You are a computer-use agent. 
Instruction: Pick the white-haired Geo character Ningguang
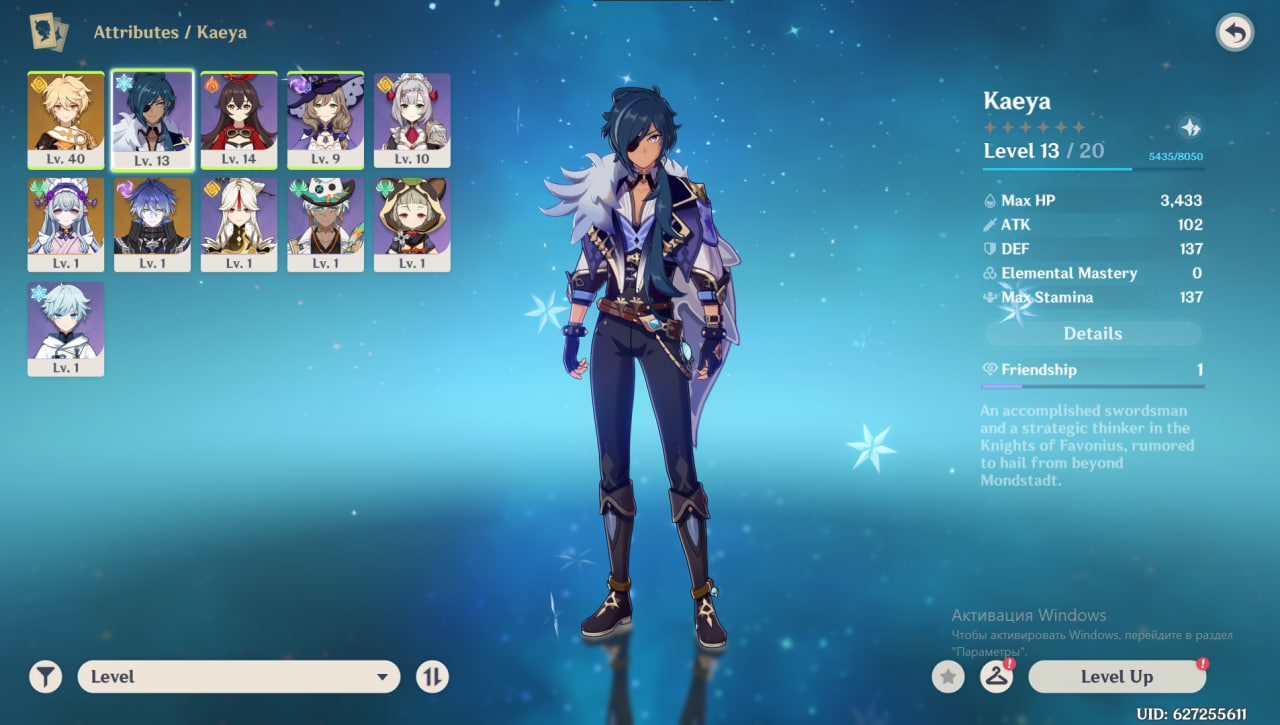tap(239, 224)
